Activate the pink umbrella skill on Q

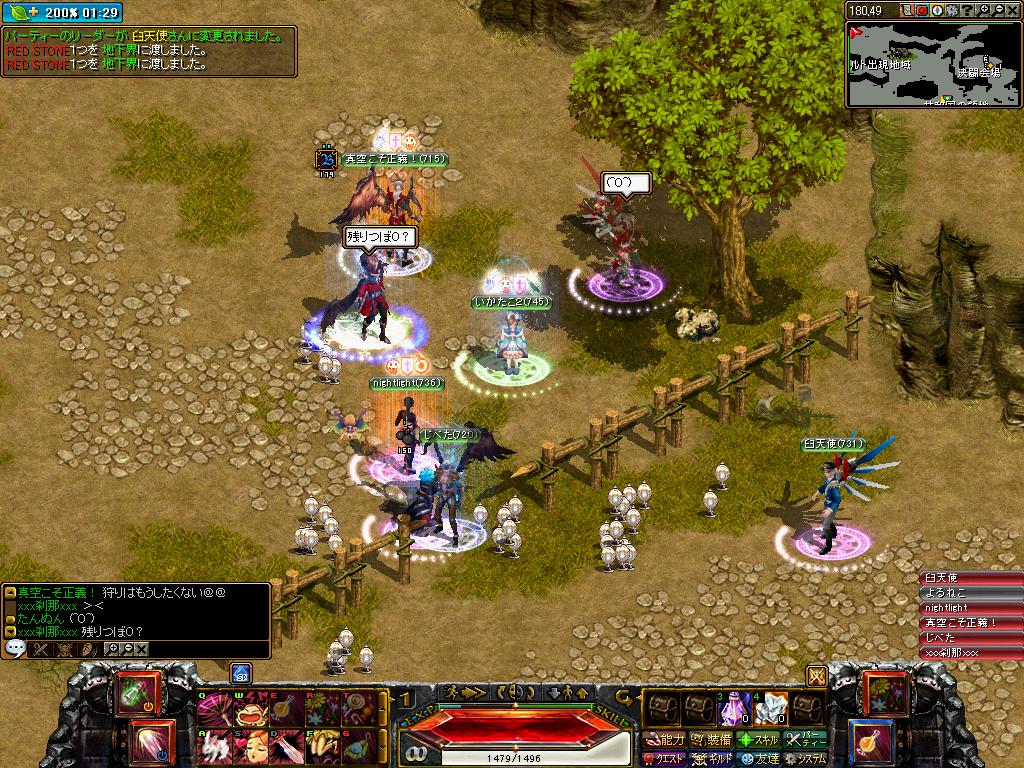pyautogui.click(x=214, y=709)
